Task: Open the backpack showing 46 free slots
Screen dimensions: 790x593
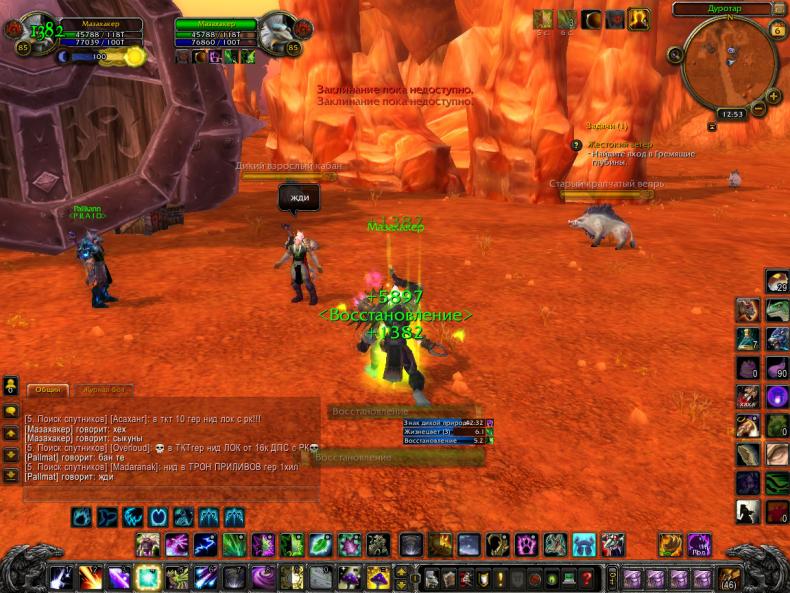Action: [x=728, y=578]
